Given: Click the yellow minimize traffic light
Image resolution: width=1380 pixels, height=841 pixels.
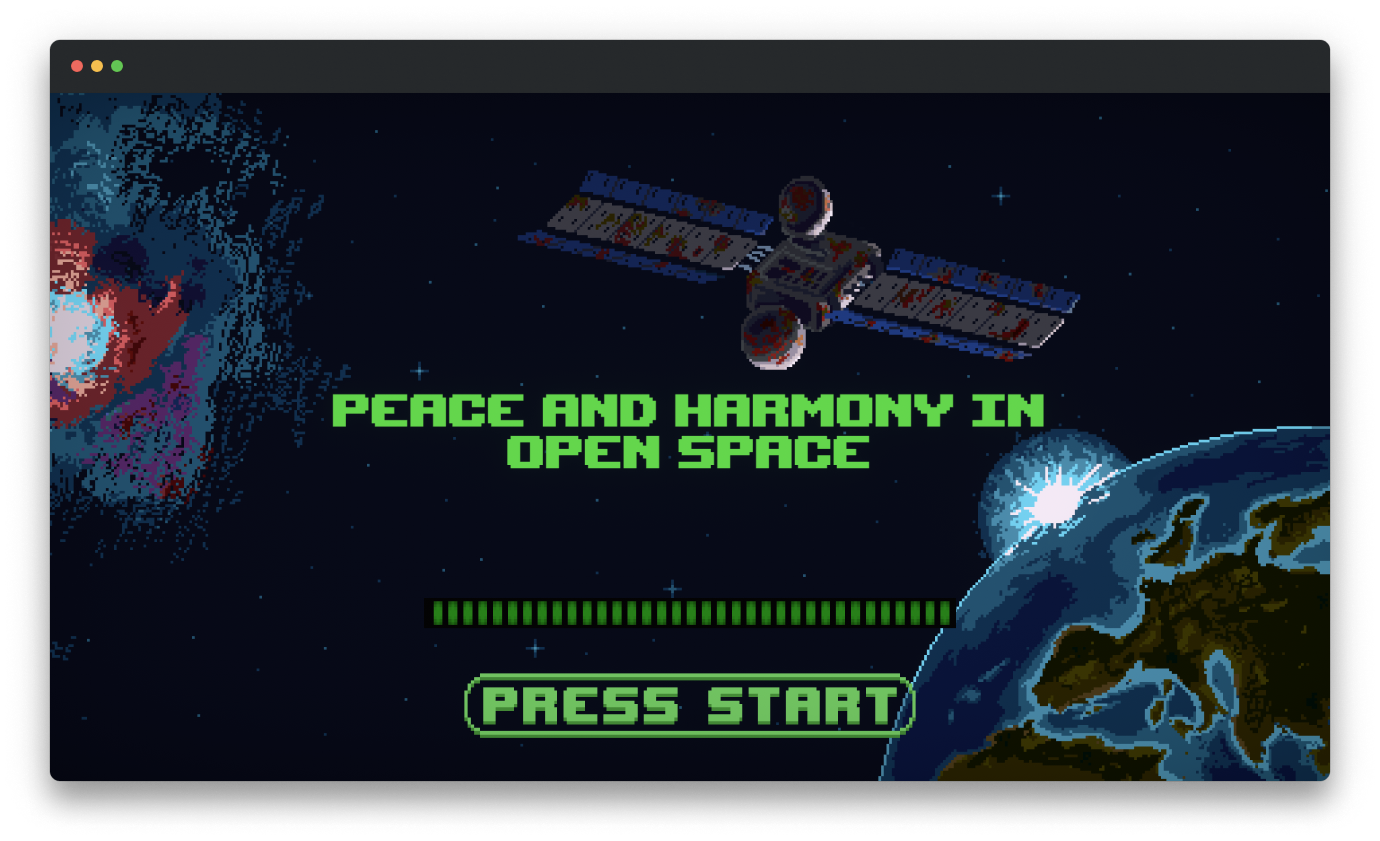Looking at the screenshot, I should click(x=97, y=65).
